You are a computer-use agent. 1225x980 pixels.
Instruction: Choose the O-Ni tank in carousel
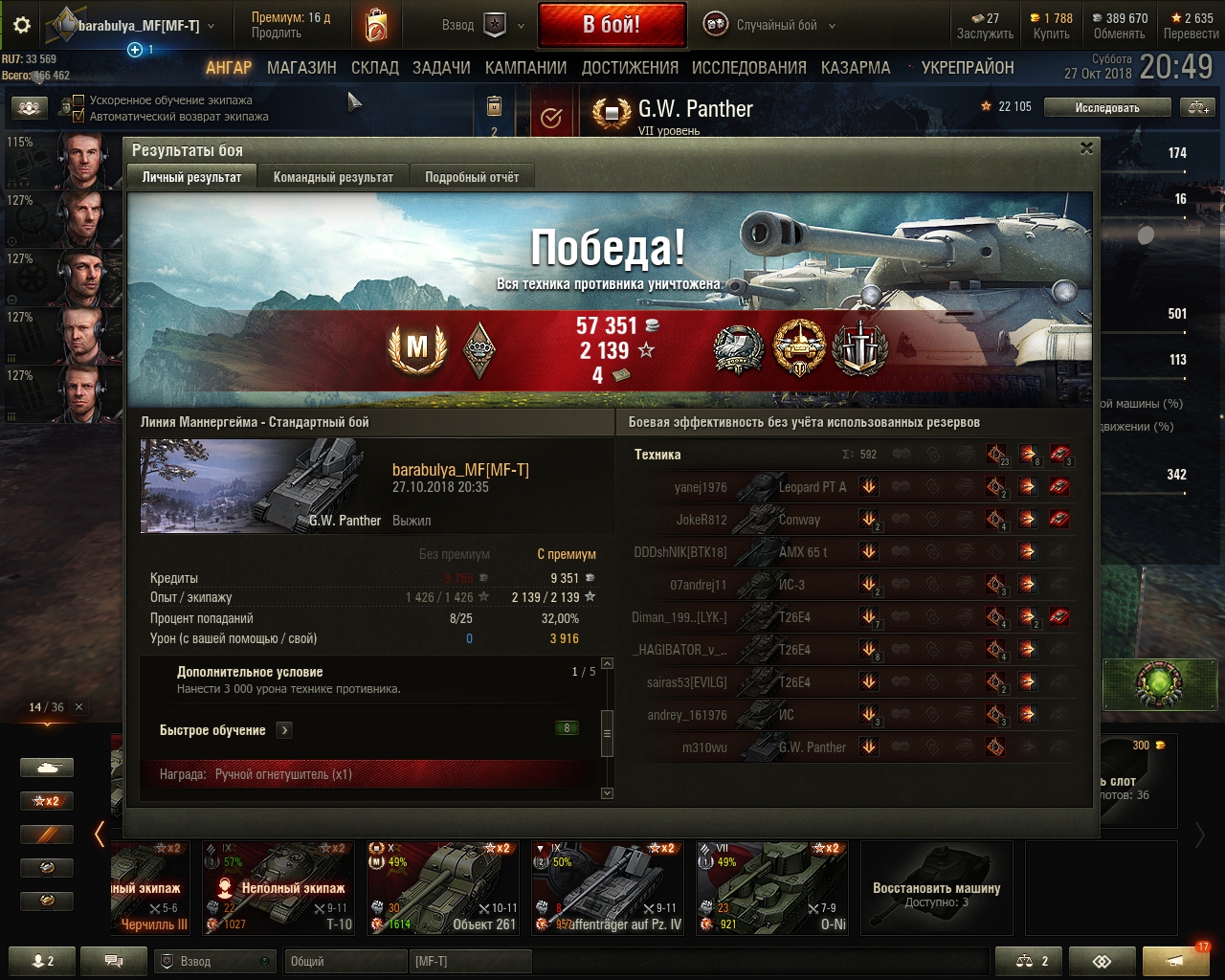771,887
